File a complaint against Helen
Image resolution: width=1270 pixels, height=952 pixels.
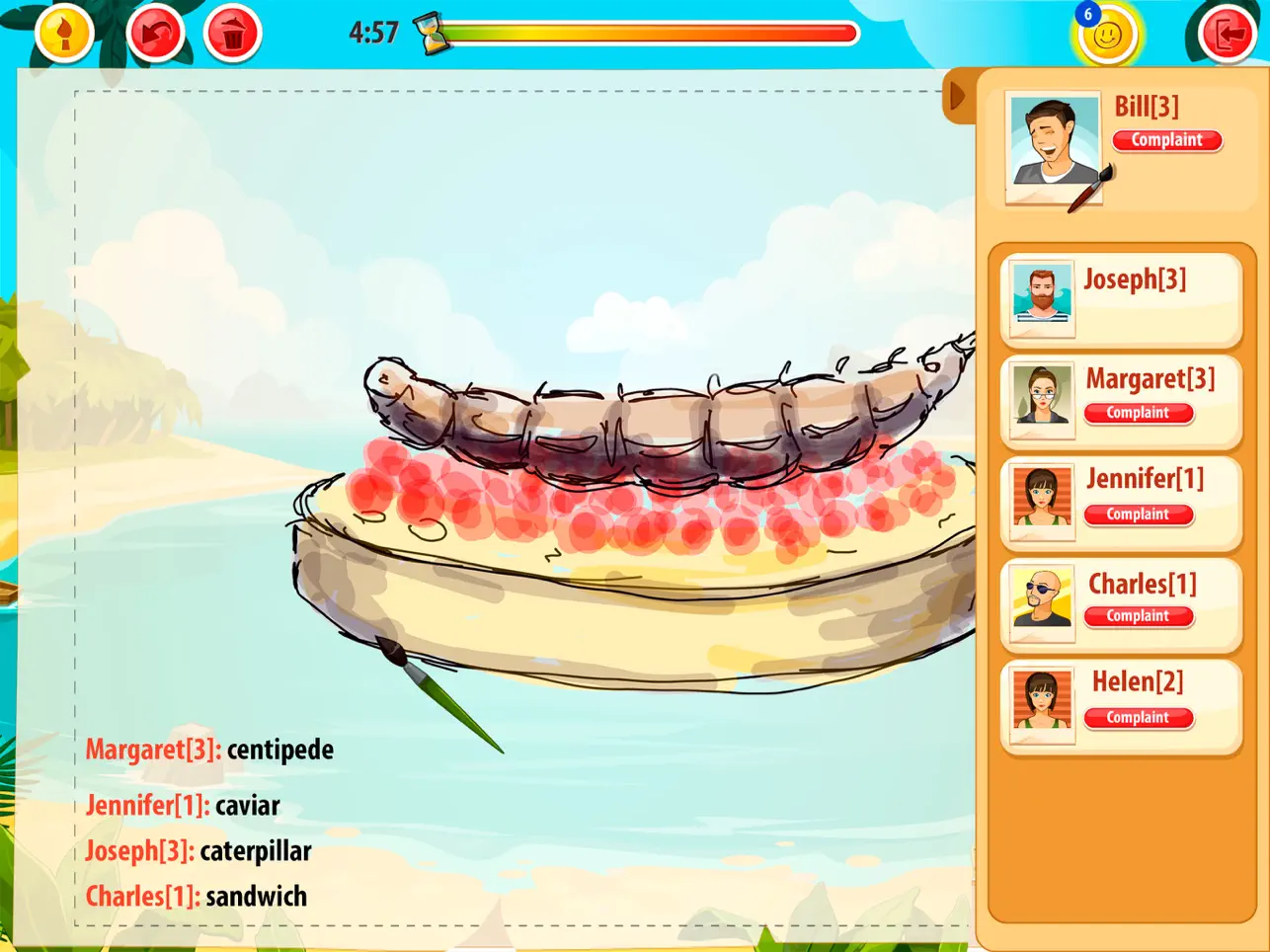click(x=1139, y=717)
